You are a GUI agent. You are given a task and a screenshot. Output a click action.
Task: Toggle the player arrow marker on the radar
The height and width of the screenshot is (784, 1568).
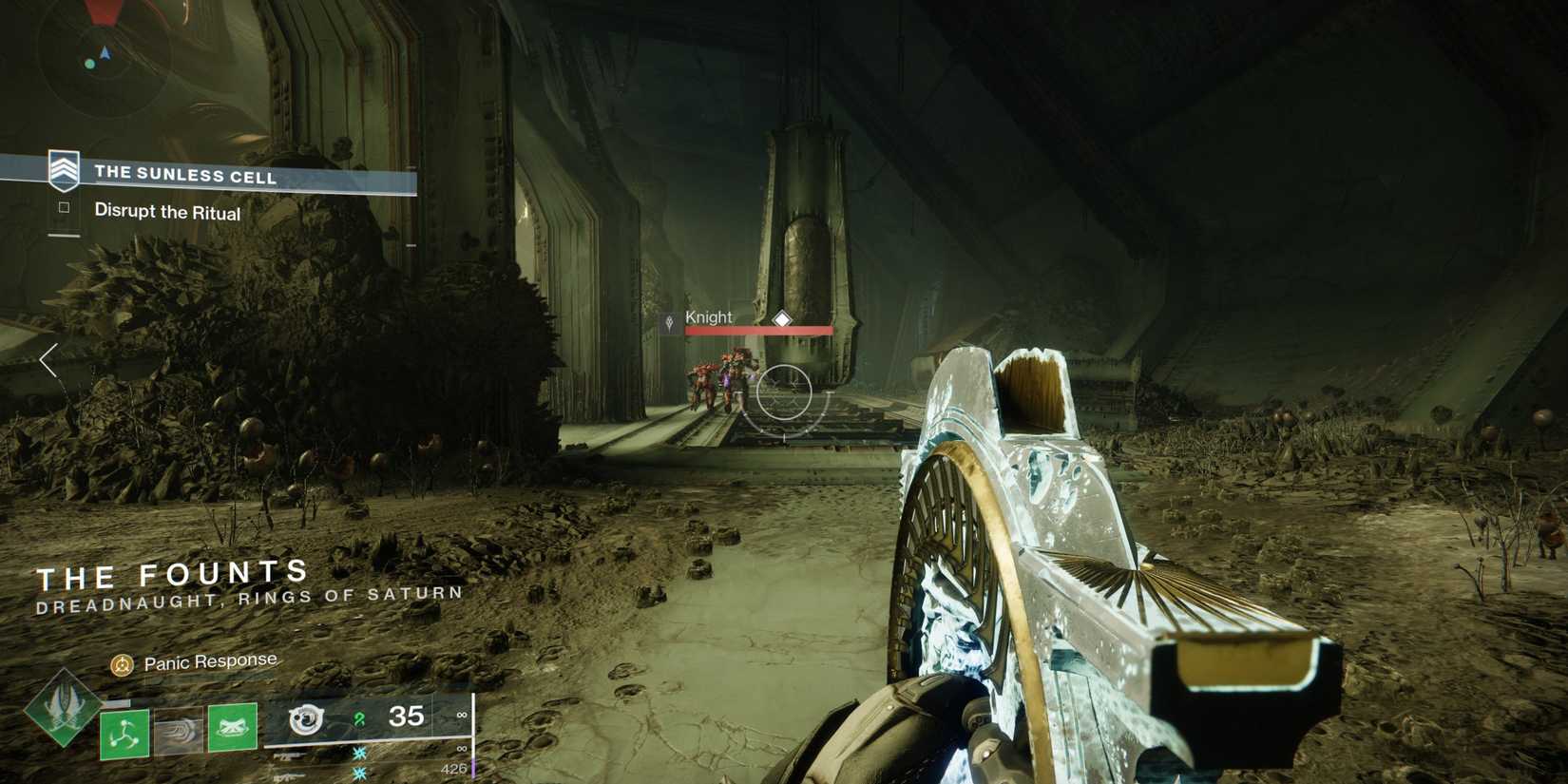[105, 54]
